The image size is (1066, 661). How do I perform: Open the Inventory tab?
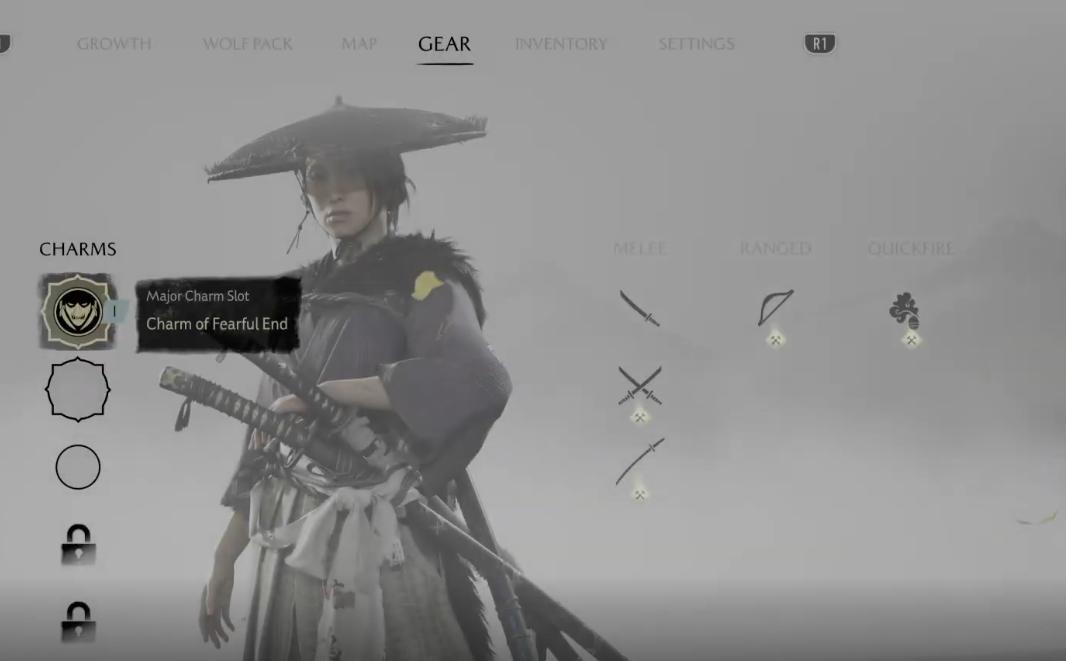[560, 44]
